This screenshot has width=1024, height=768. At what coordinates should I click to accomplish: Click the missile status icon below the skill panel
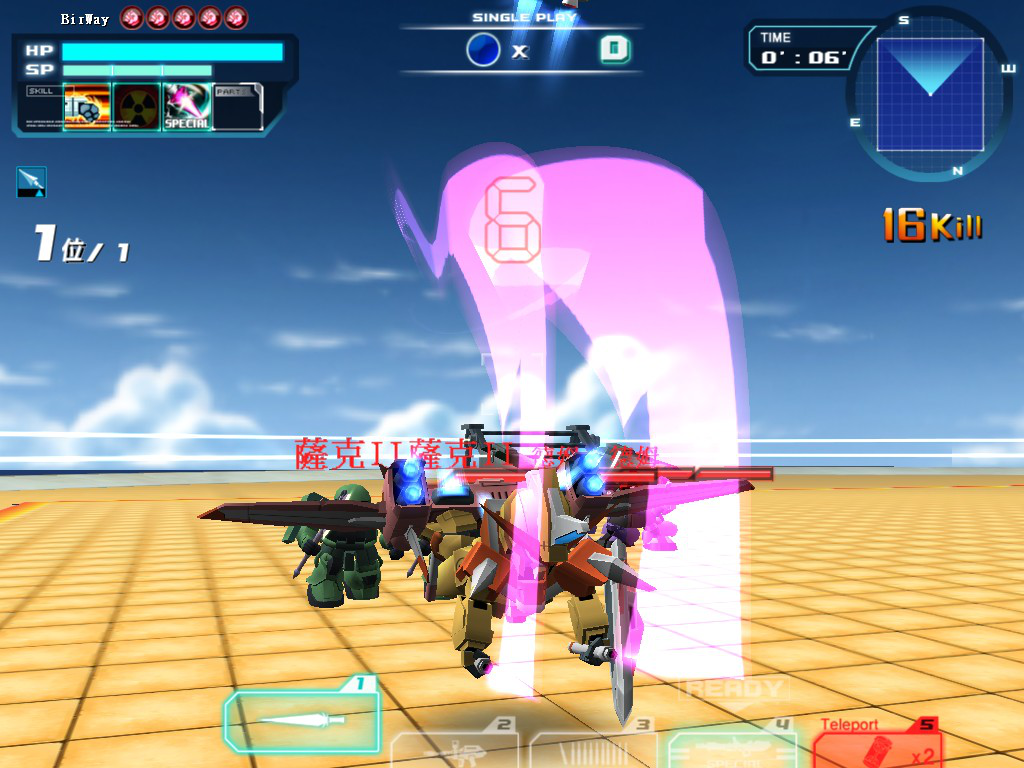[x=31, y=181]
